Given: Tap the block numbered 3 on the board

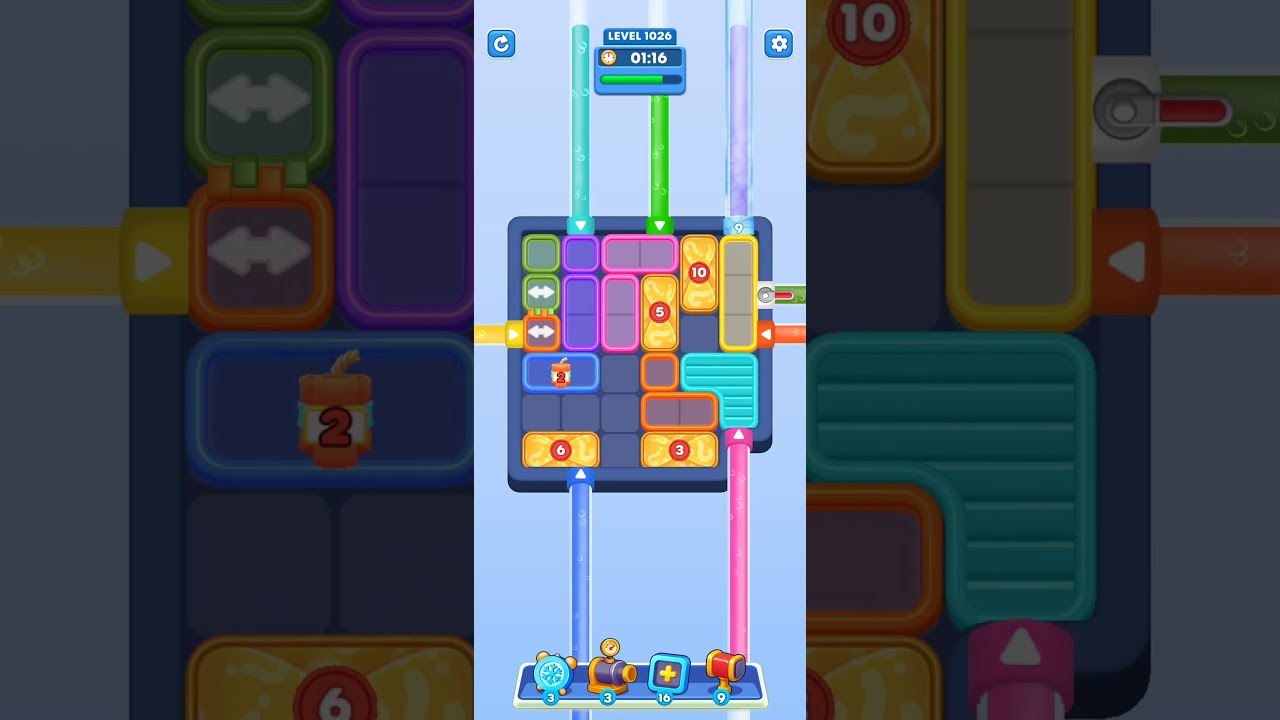Looking at the screenshot, I should pos(679,450).
